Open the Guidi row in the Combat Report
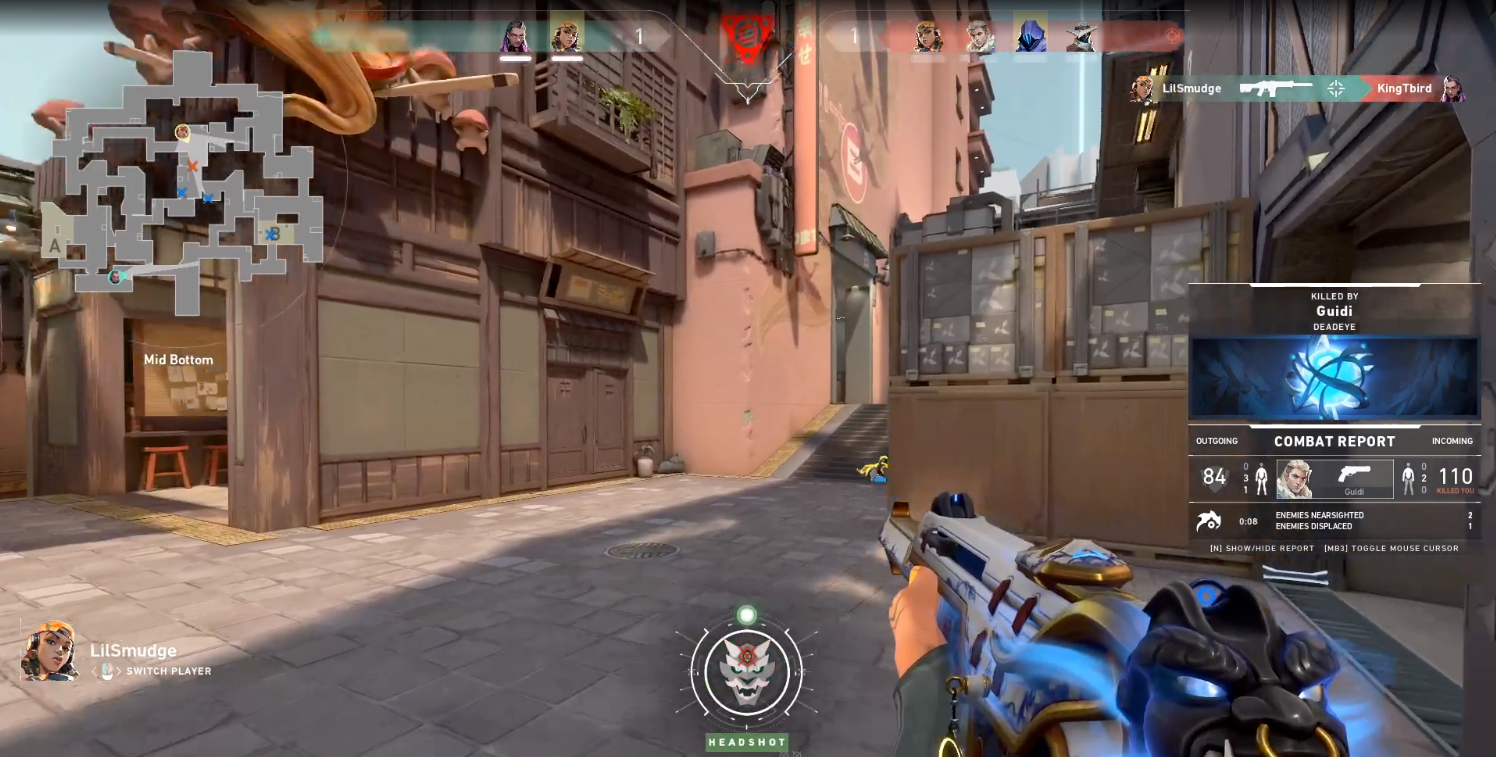Image resolution: width=1496 pixels, height=757 pixels. pos(1335,479)
